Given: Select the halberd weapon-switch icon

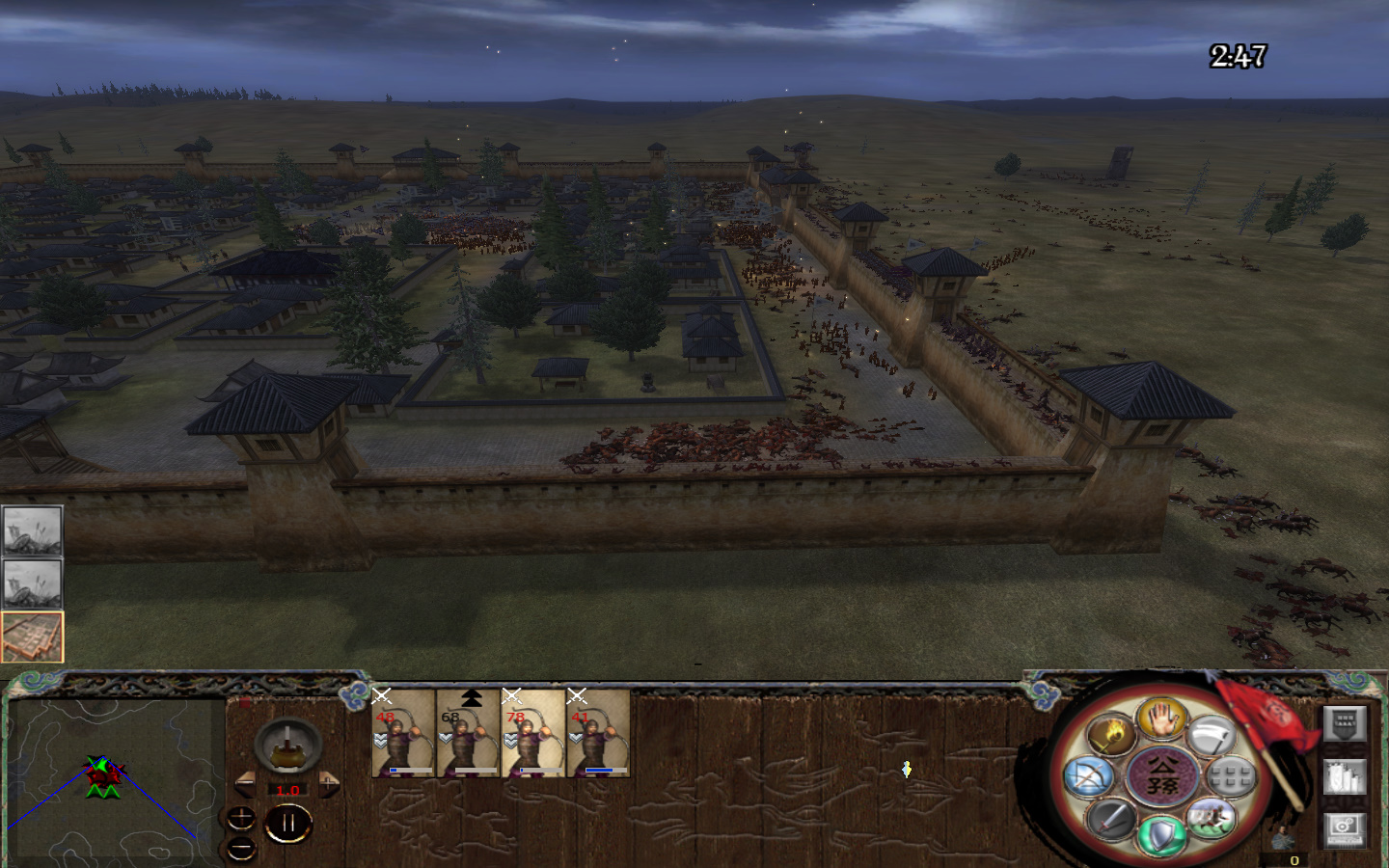Looking at the screenshot, I should (1212, 735).
